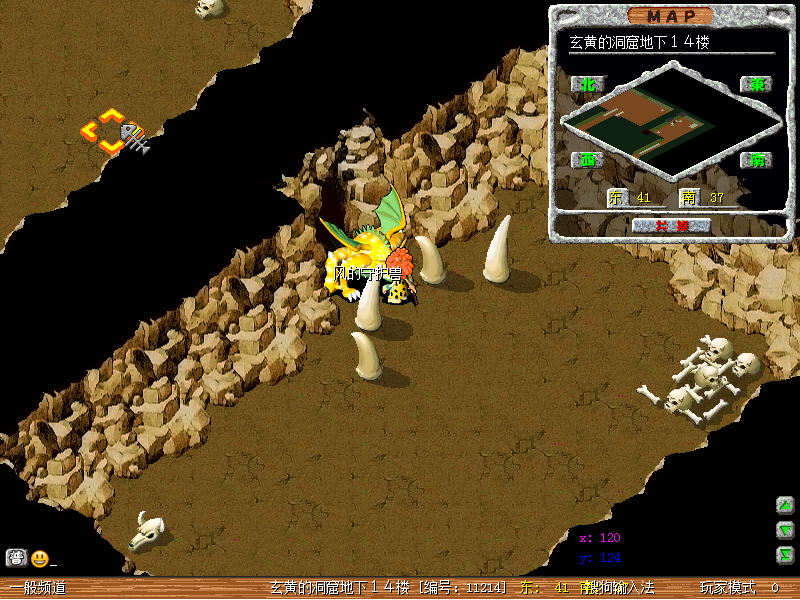Click the 玩家模式 player mode label
The image size is (800, 600).
coord(727,588)
